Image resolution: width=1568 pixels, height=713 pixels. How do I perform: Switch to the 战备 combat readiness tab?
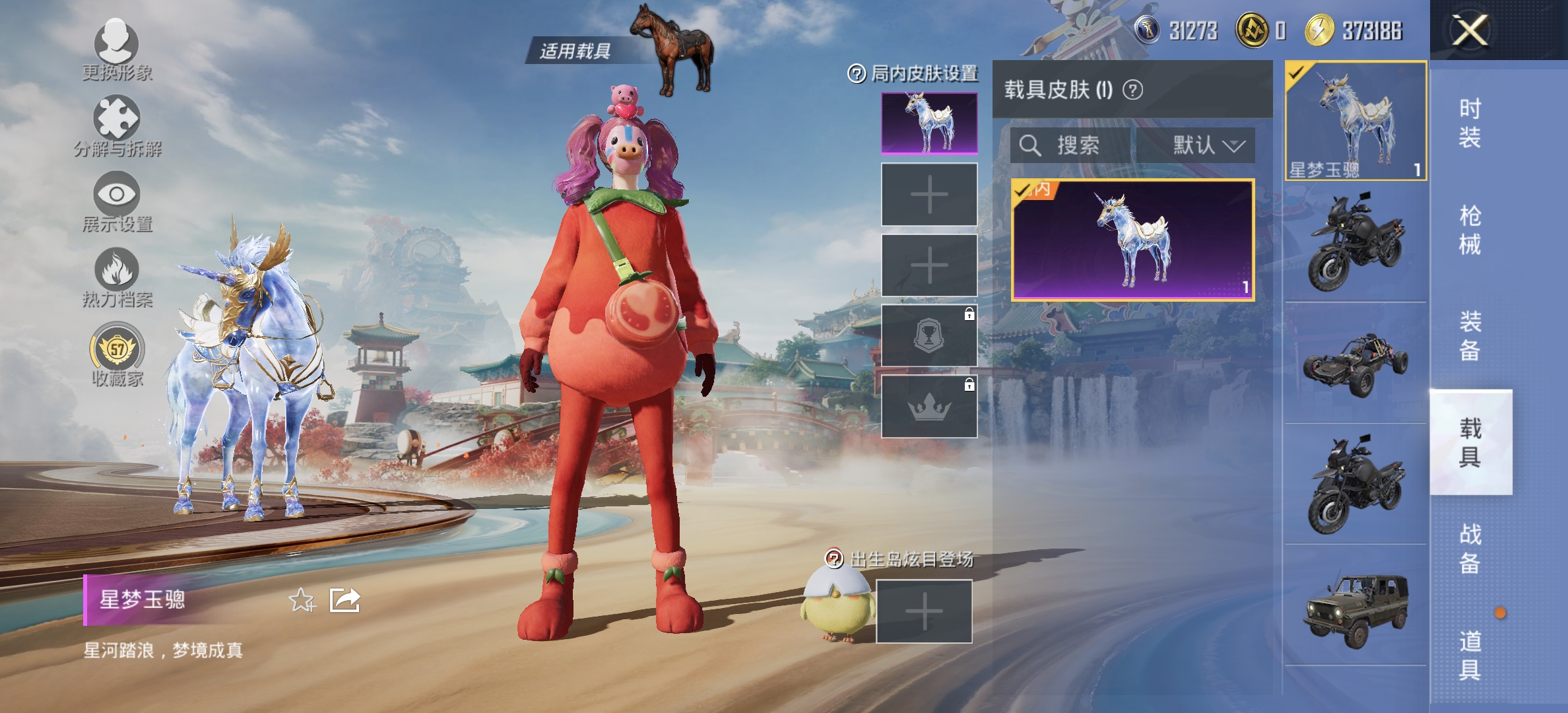pos(1470,549)
